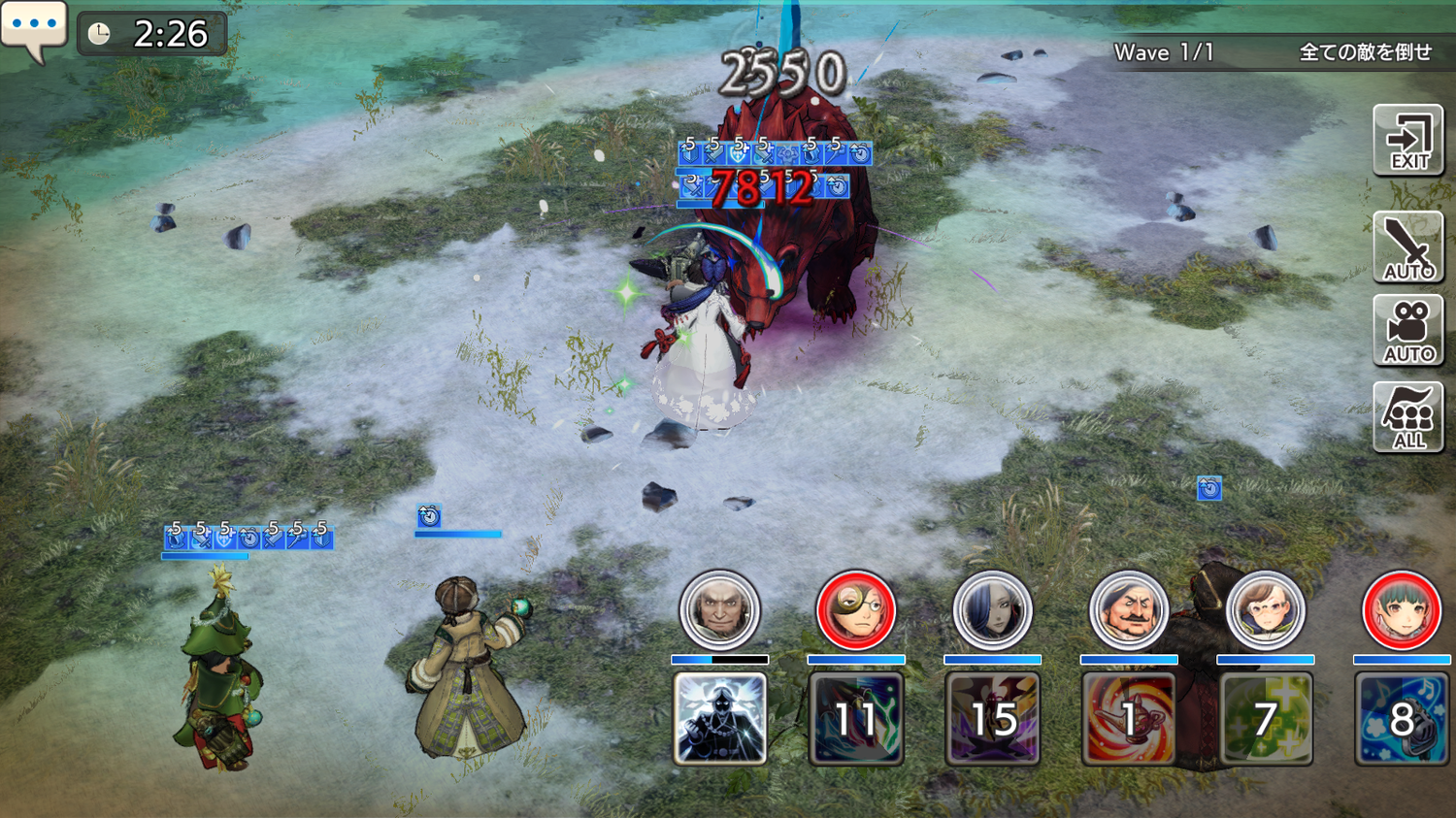Choose the eyepatch character portrait
The image size is (1456, 818).
point(856,610)
